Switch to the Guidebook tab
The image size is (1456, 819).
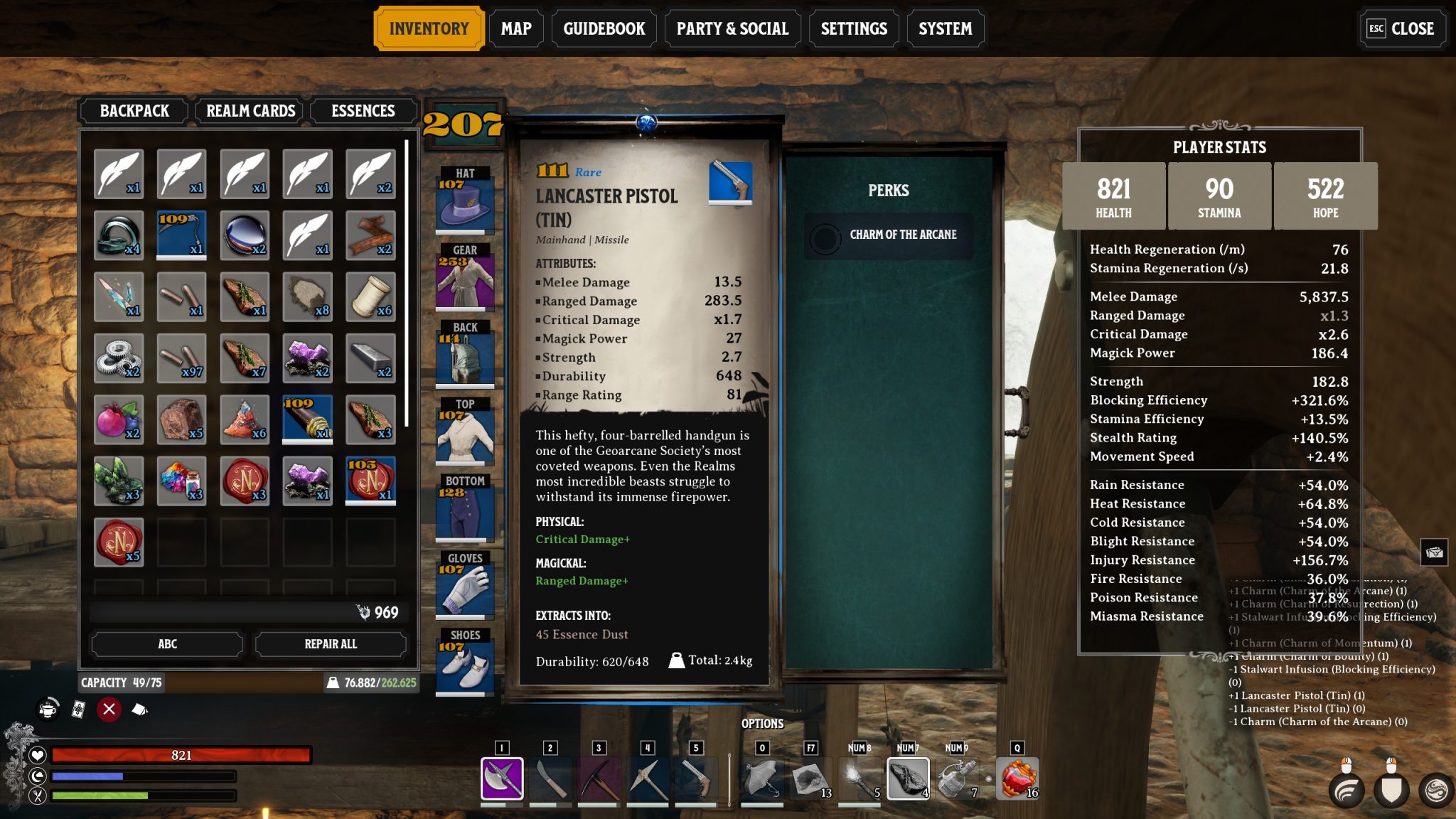point(604,28)
